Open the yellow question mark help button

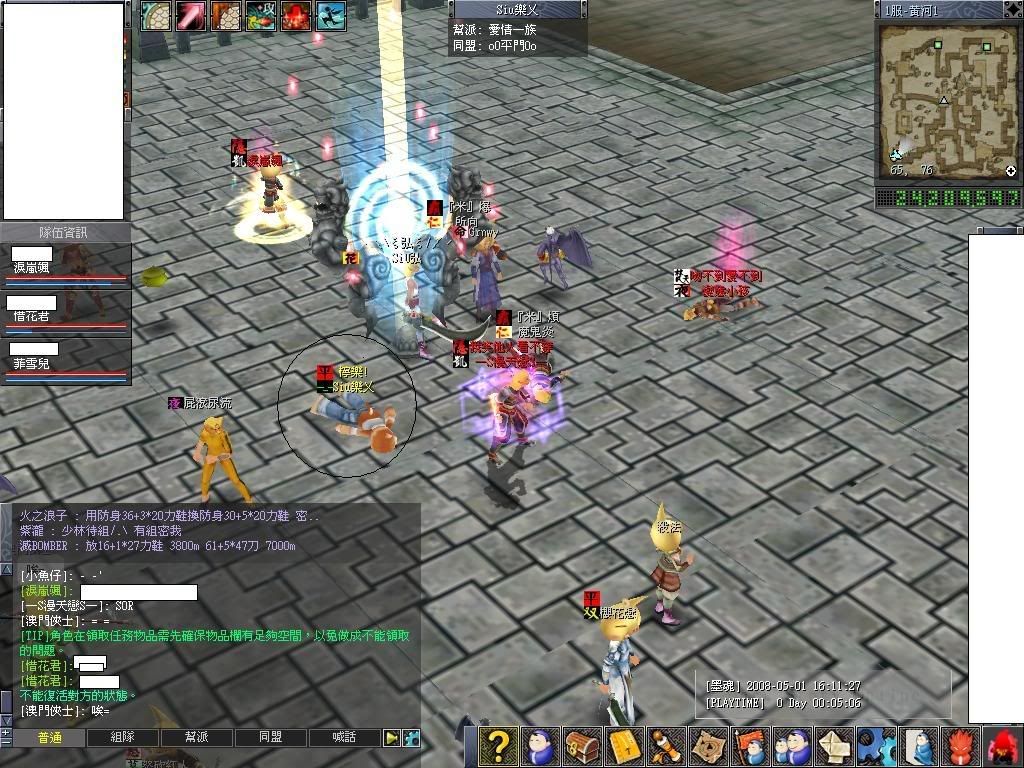498,746
